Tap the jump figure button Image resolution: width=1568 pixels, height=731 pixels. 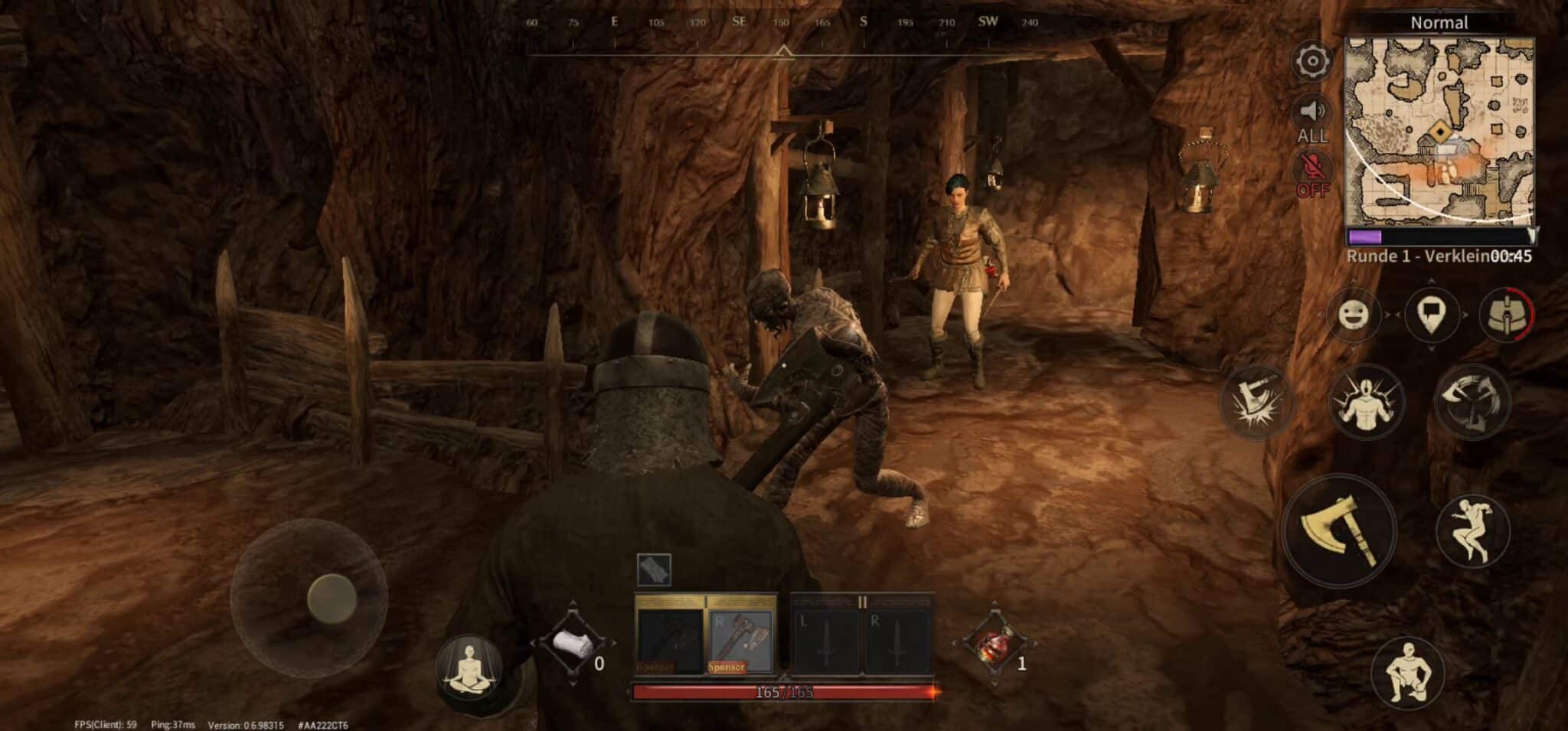tap(1471, 530)
